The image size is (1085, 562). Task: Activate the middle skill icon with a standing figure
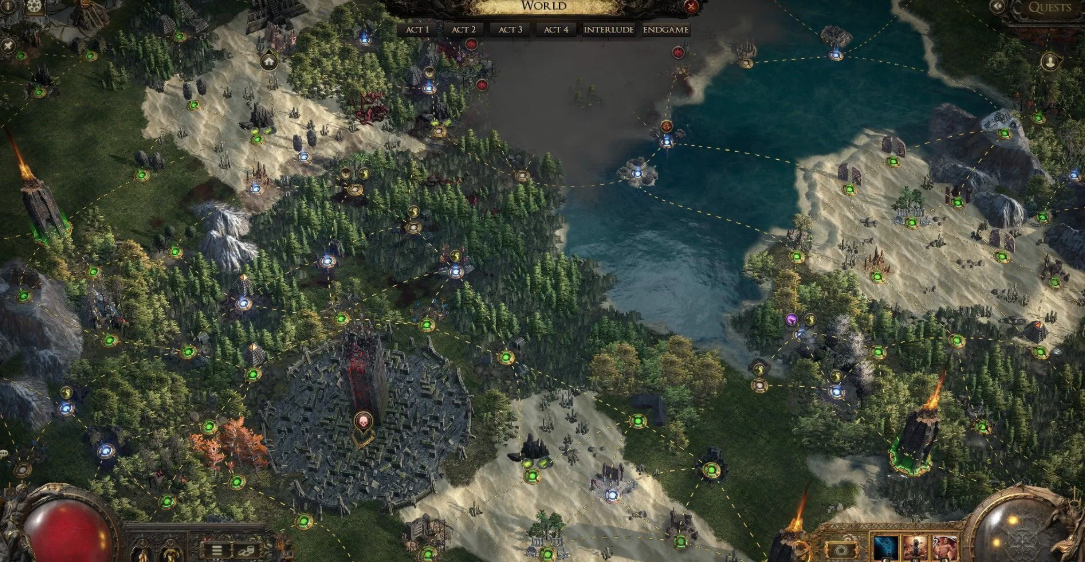(915, 548)
